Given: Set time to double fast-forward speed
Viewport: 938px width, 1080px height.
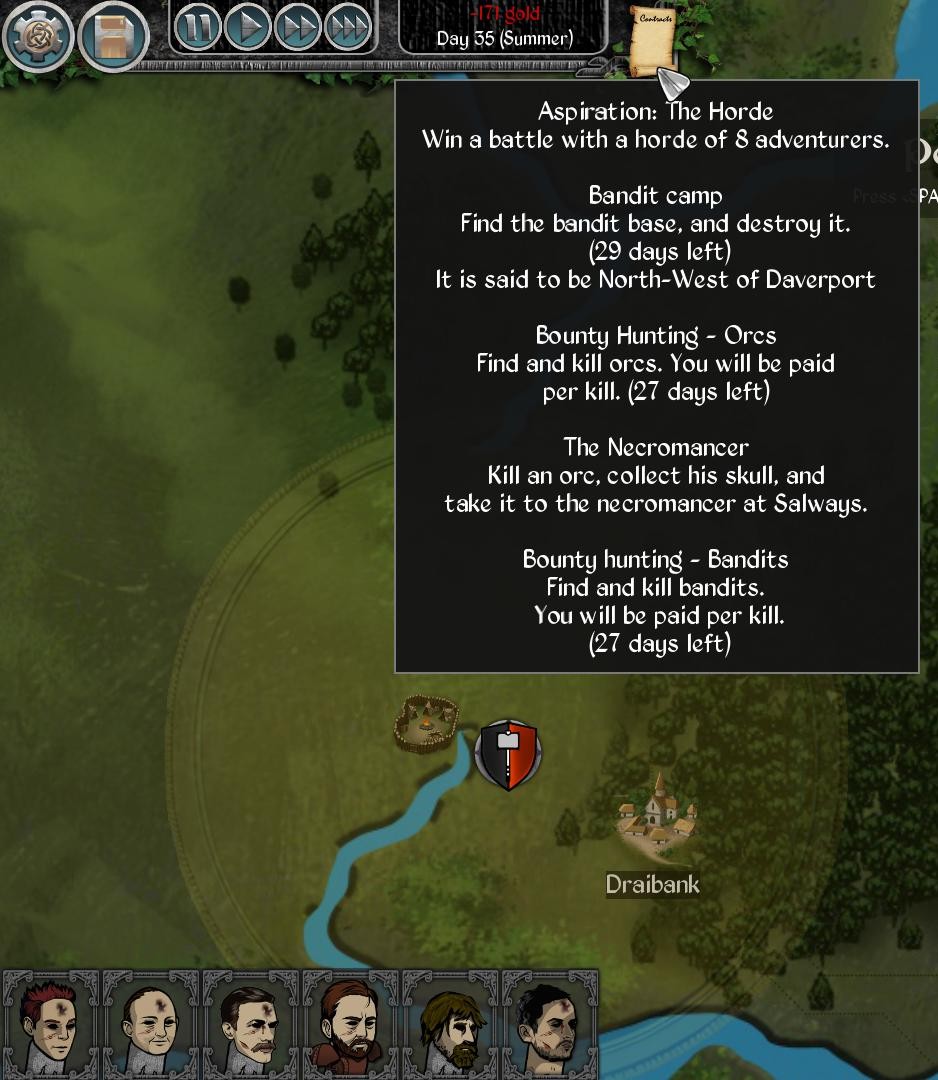Looking at the screenshot, I should pyautogui.click(x=297, y=28).
